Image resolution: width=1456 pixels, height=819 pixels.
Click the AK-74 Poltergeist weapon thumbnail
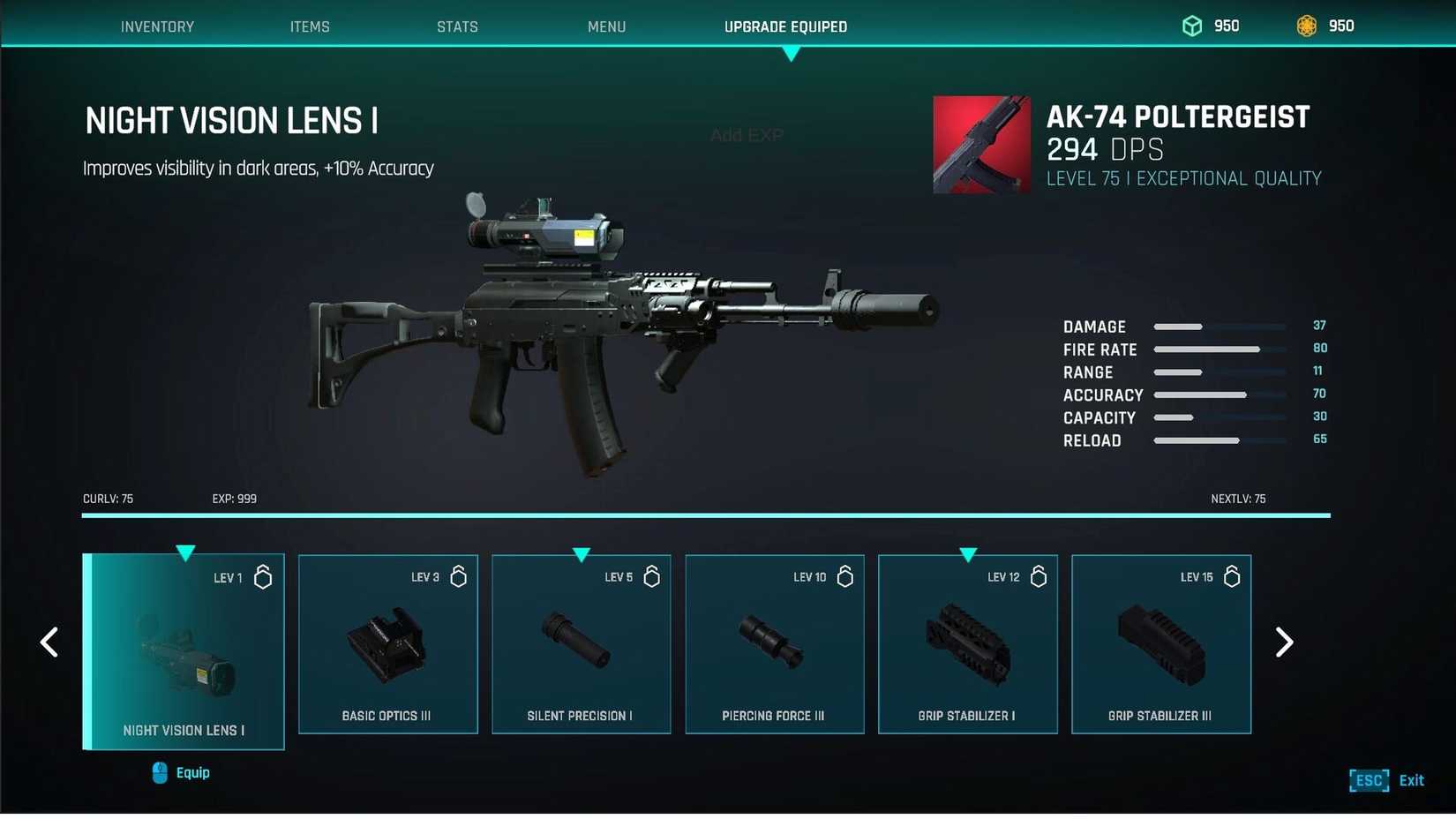click(981, 145)
